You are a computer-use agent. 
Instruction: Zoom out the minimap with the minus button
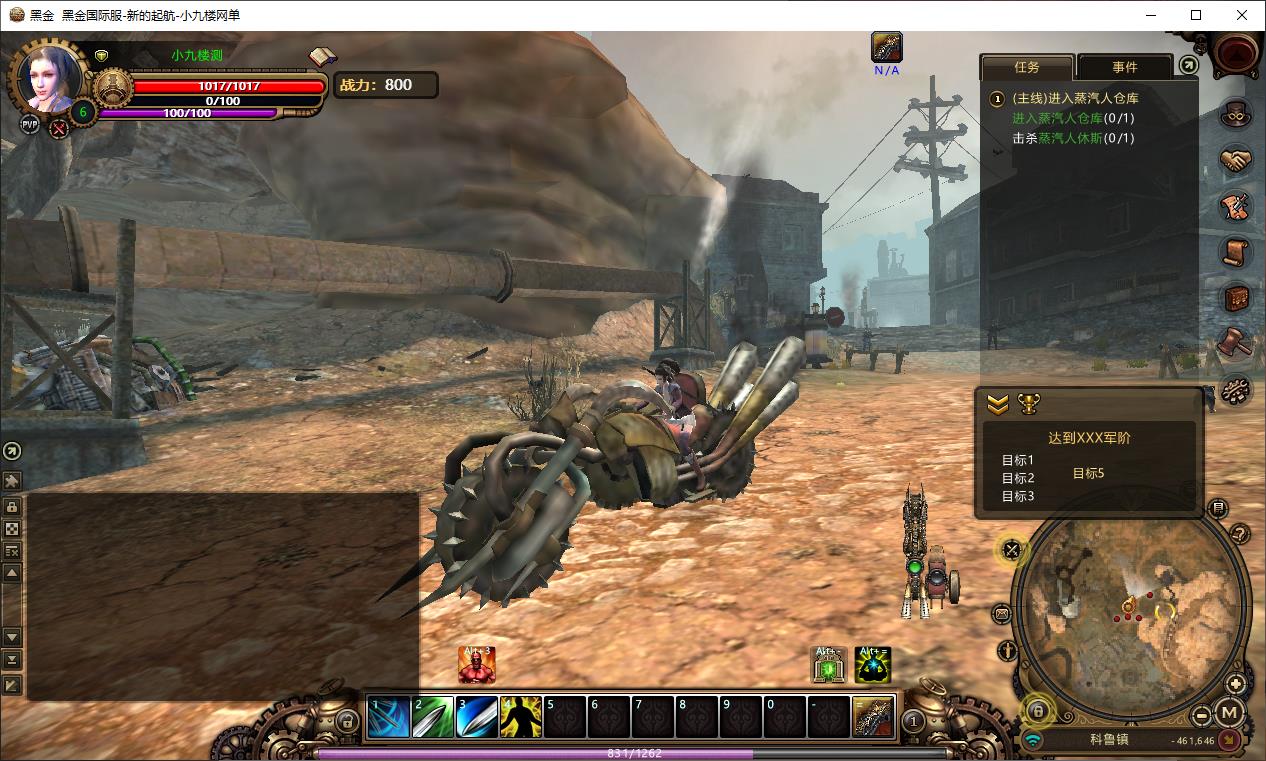pyautogui.click(x=1202, y=714)
